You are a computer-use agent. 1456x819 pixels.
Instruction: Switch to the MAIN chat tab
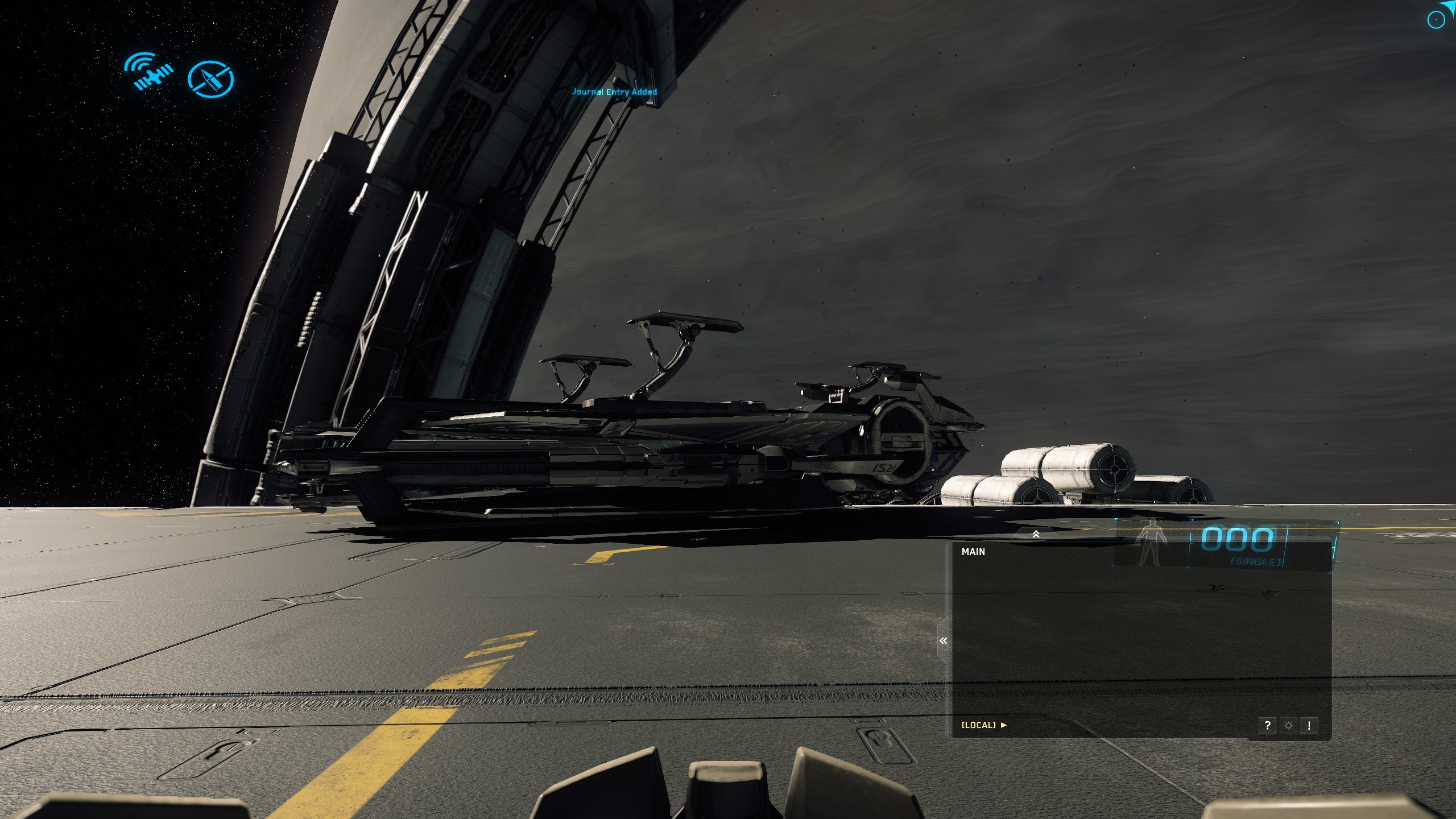coord(973,552)
